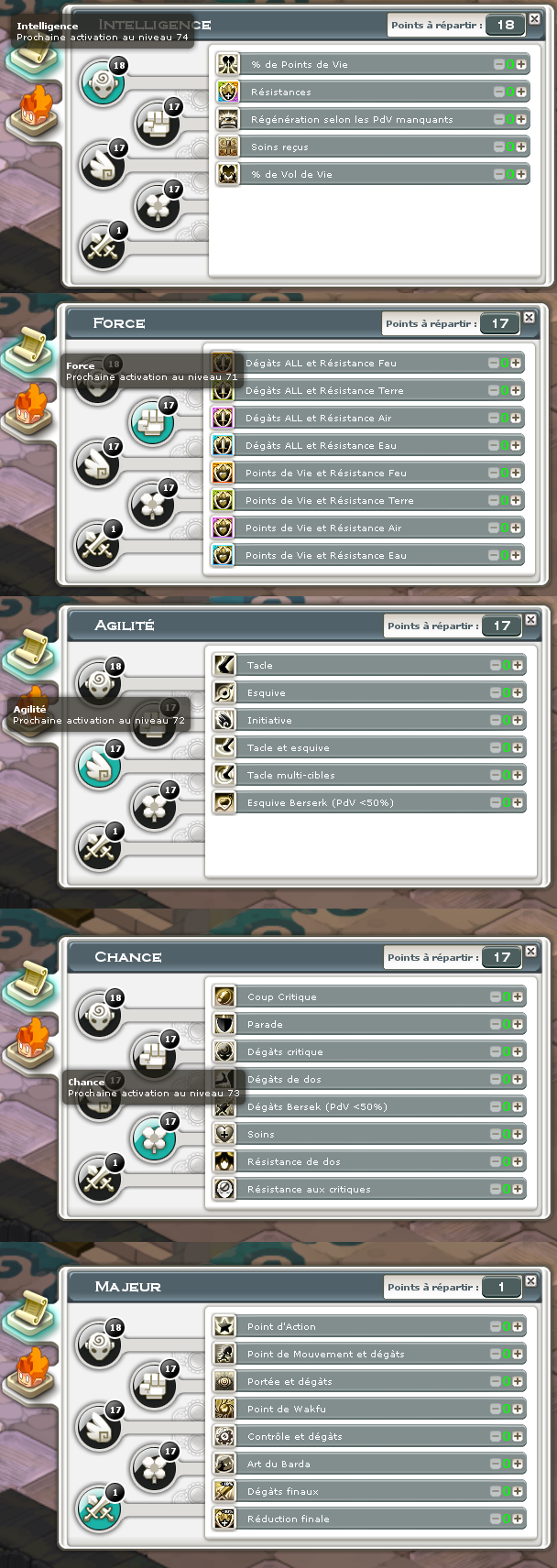Add a point to Point de Wakfu
Viewport: 557px width, 1568px height.
(518, 1410)
